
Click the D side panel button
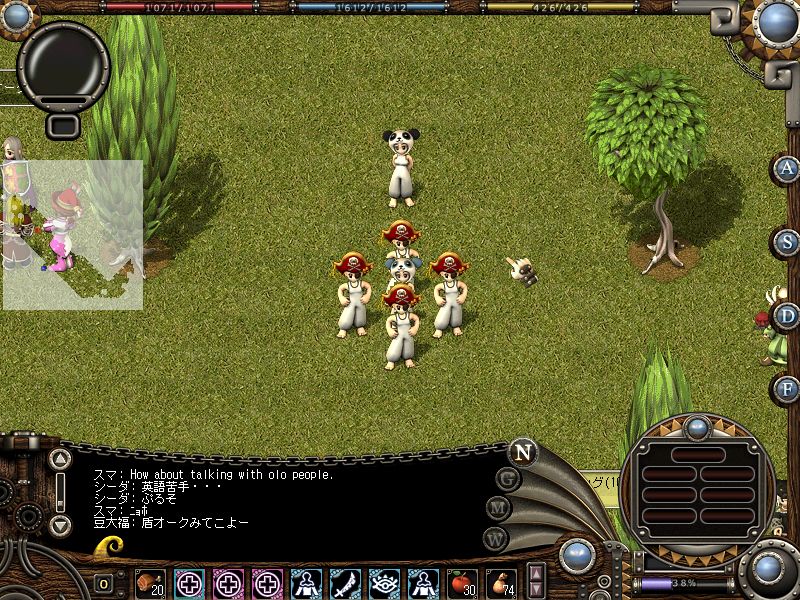pyautogui.click(x=788, y=316)
